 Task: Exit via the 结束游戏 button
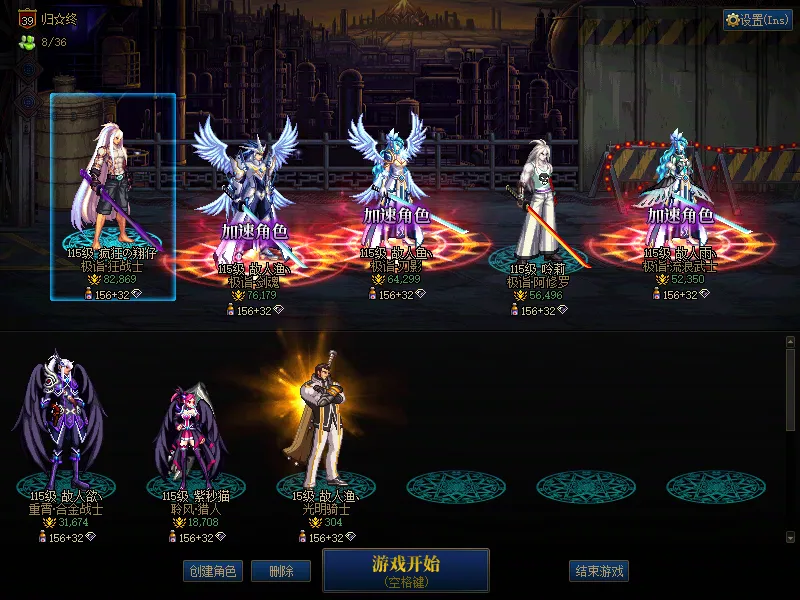(599, 571)
